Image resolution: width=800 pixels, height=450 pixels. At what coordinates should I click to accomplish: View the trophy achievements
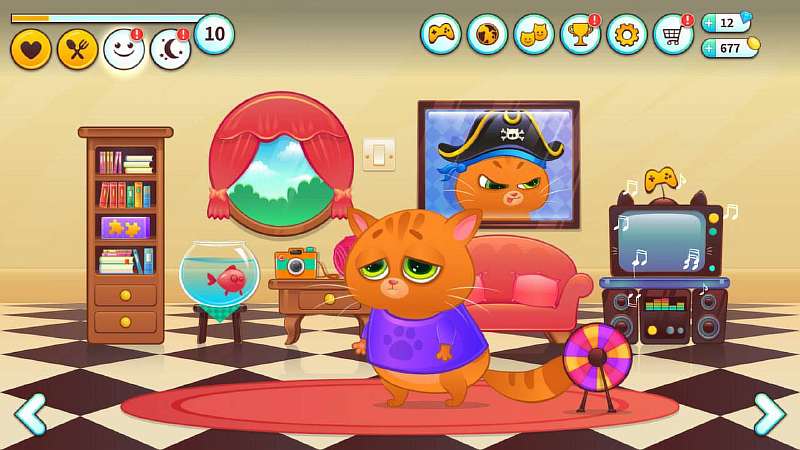[x=580, y=34]
